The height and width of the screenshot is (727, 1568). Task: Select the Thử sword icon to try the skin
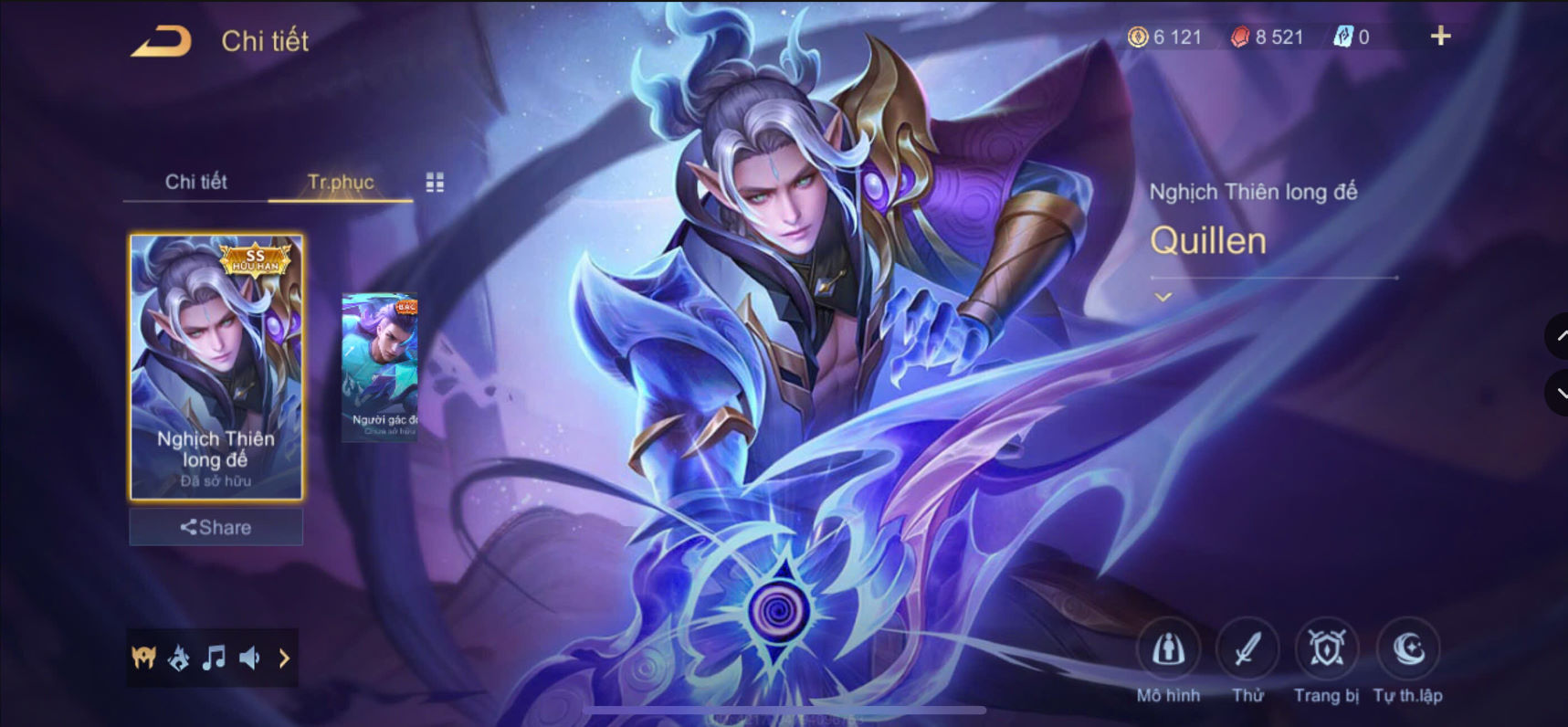click(x=1248, y=648)
